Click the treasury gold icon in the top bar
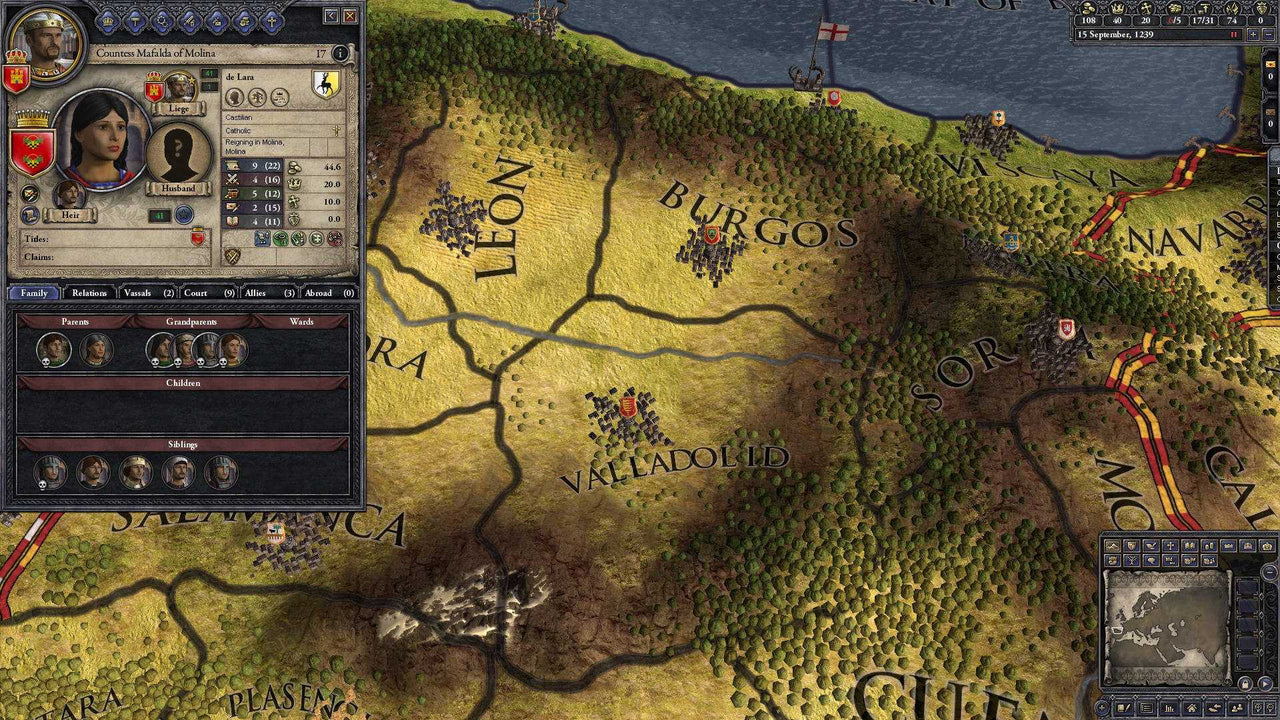This screenshot has width=1280, height=720. click(x=1090, y=9)
